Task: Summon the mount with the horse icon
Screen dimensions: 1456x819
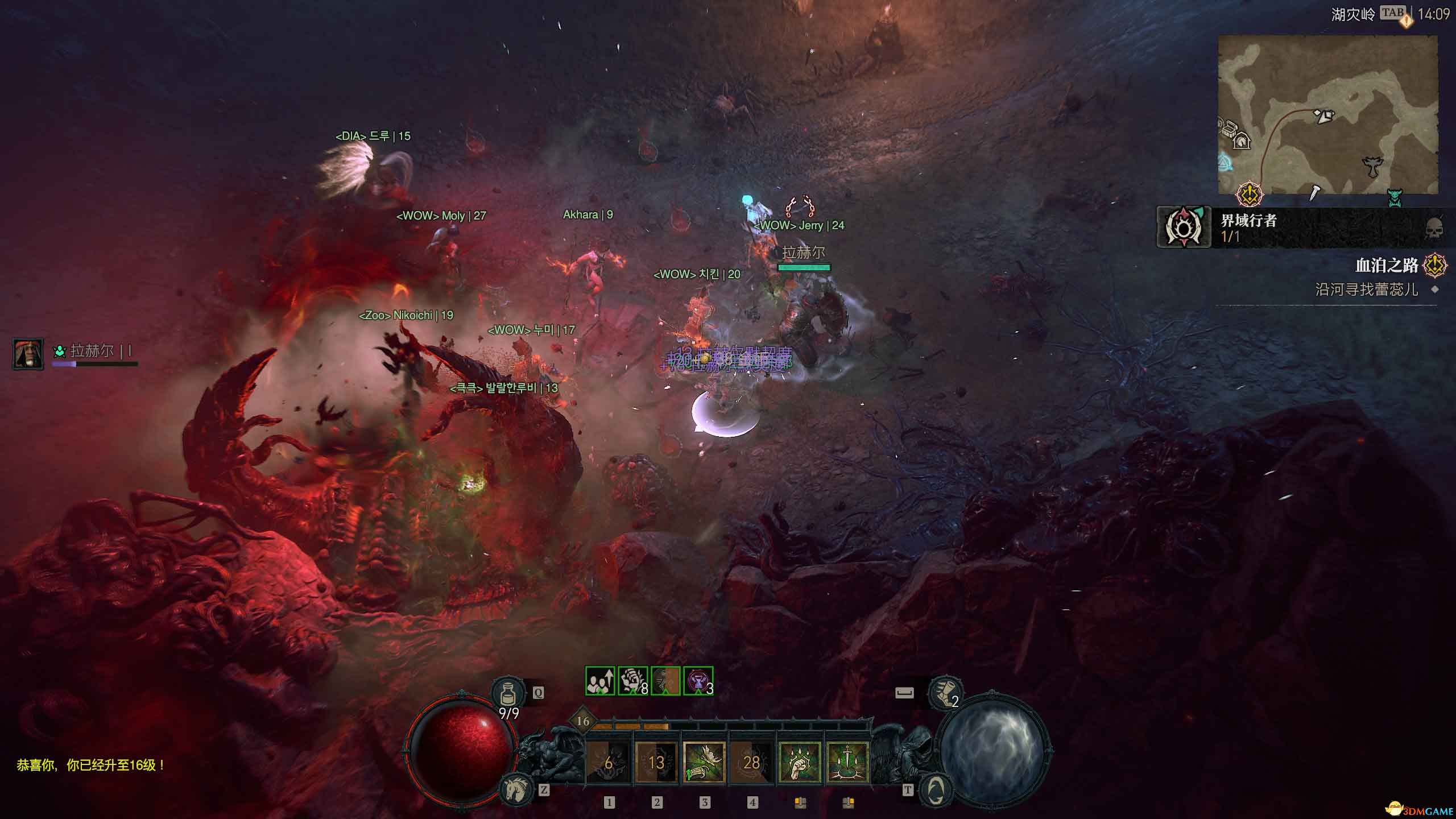Action: 516,789
